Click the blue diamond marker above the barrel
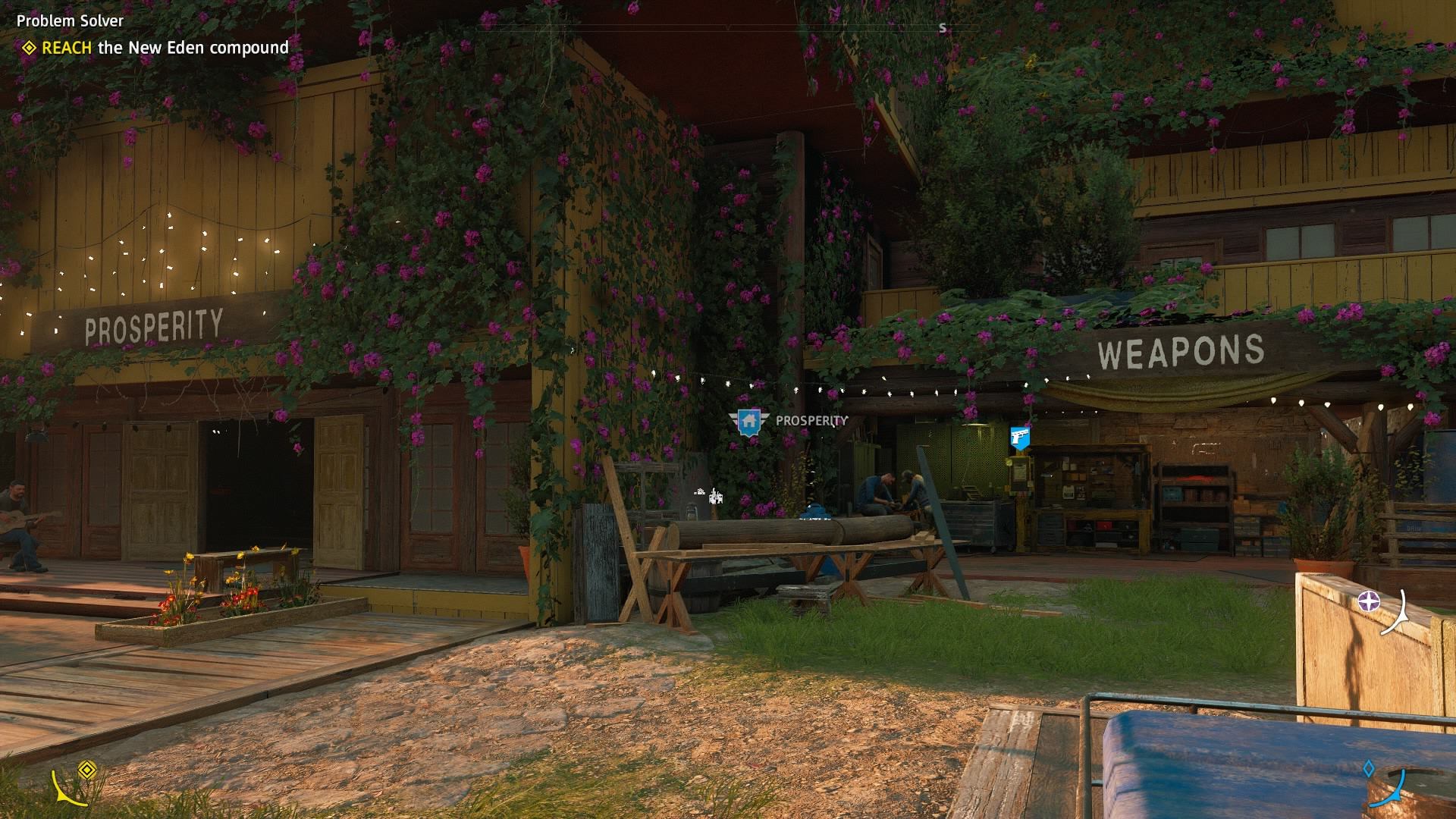1456x819 pixels. point(1369,768)
